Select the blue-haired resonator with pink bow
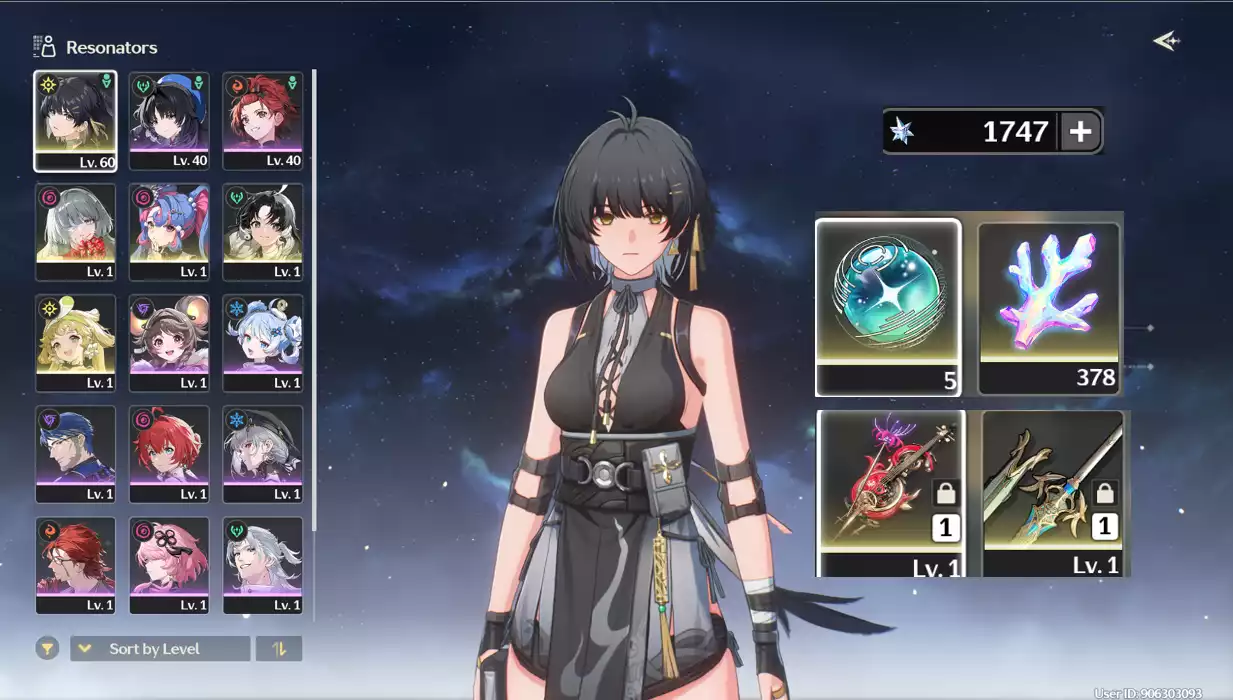The width and height of the screenshot is (1233, 700). pos(169,232)
